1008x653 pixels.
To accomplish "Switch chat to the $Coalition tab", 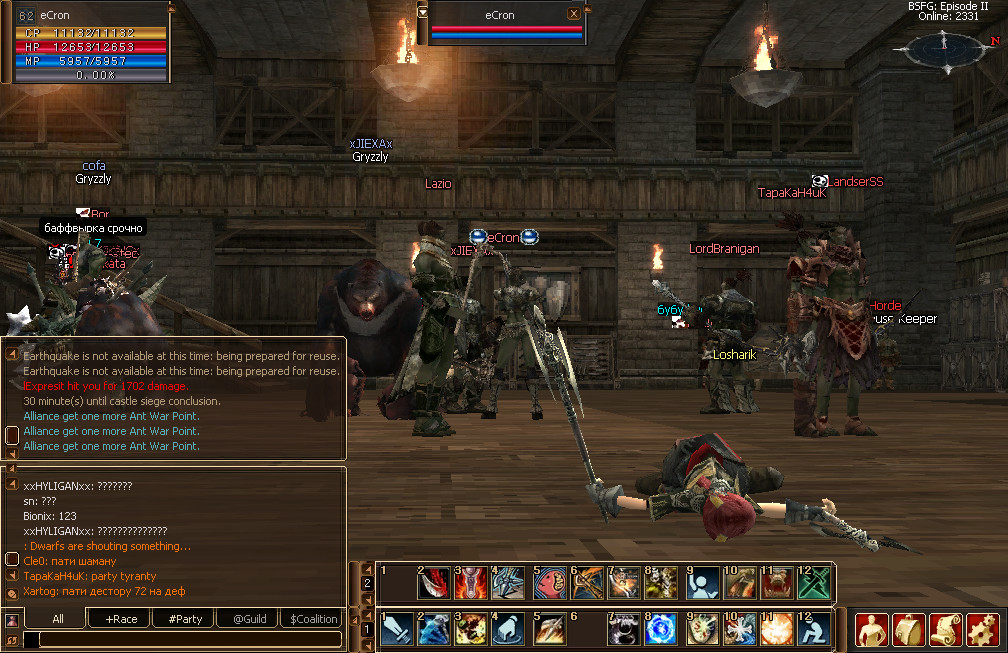I will (x=314, y=619).
